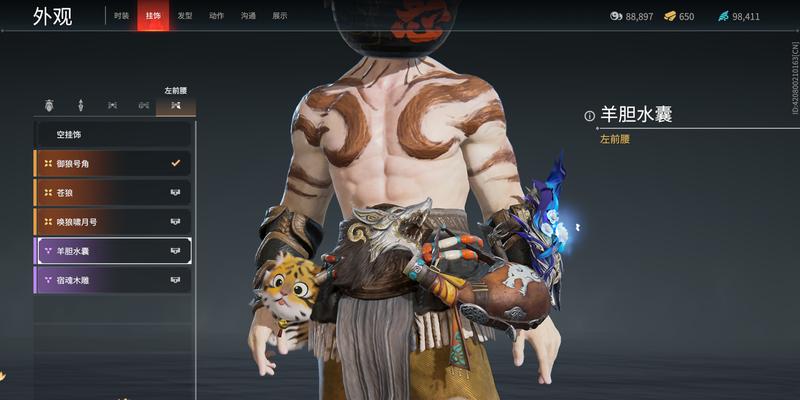Switch to the 发型 tab
Image resolution: width=800 pixels, height=400 pixels.
185,17
